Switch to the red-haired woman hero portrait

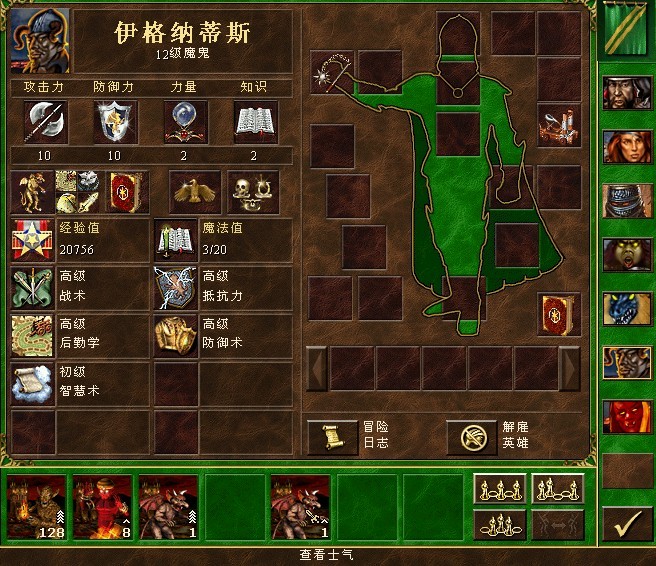pyautogui.click(x=627, y=147)
